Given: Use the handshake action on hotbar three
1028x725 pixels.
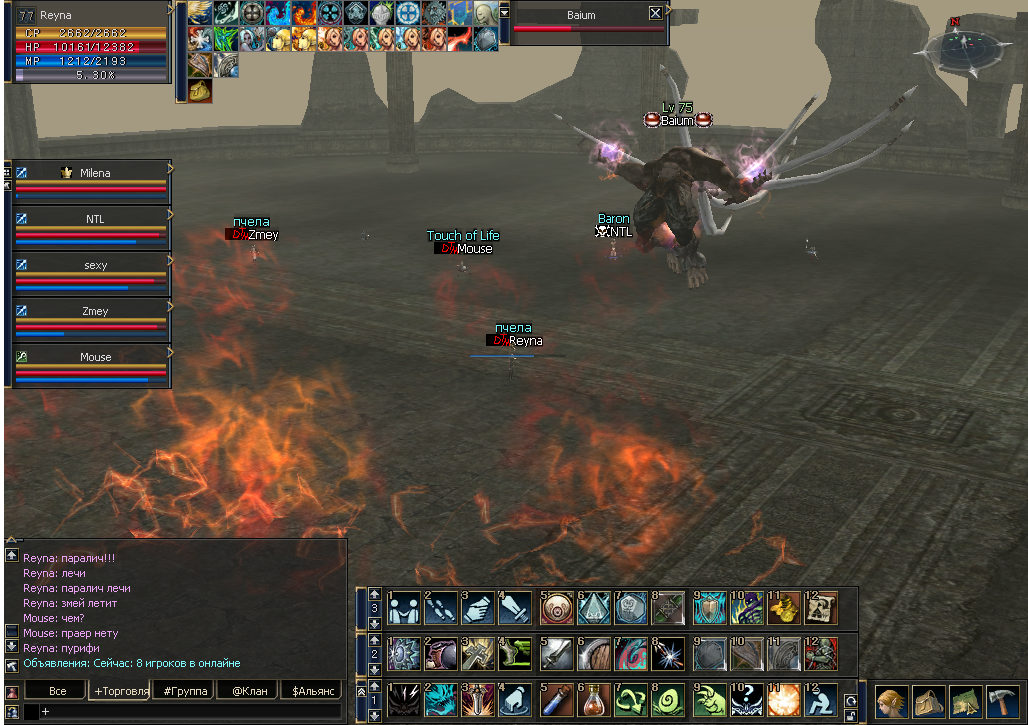Looking at the screenshot, I should click(404, 607).
